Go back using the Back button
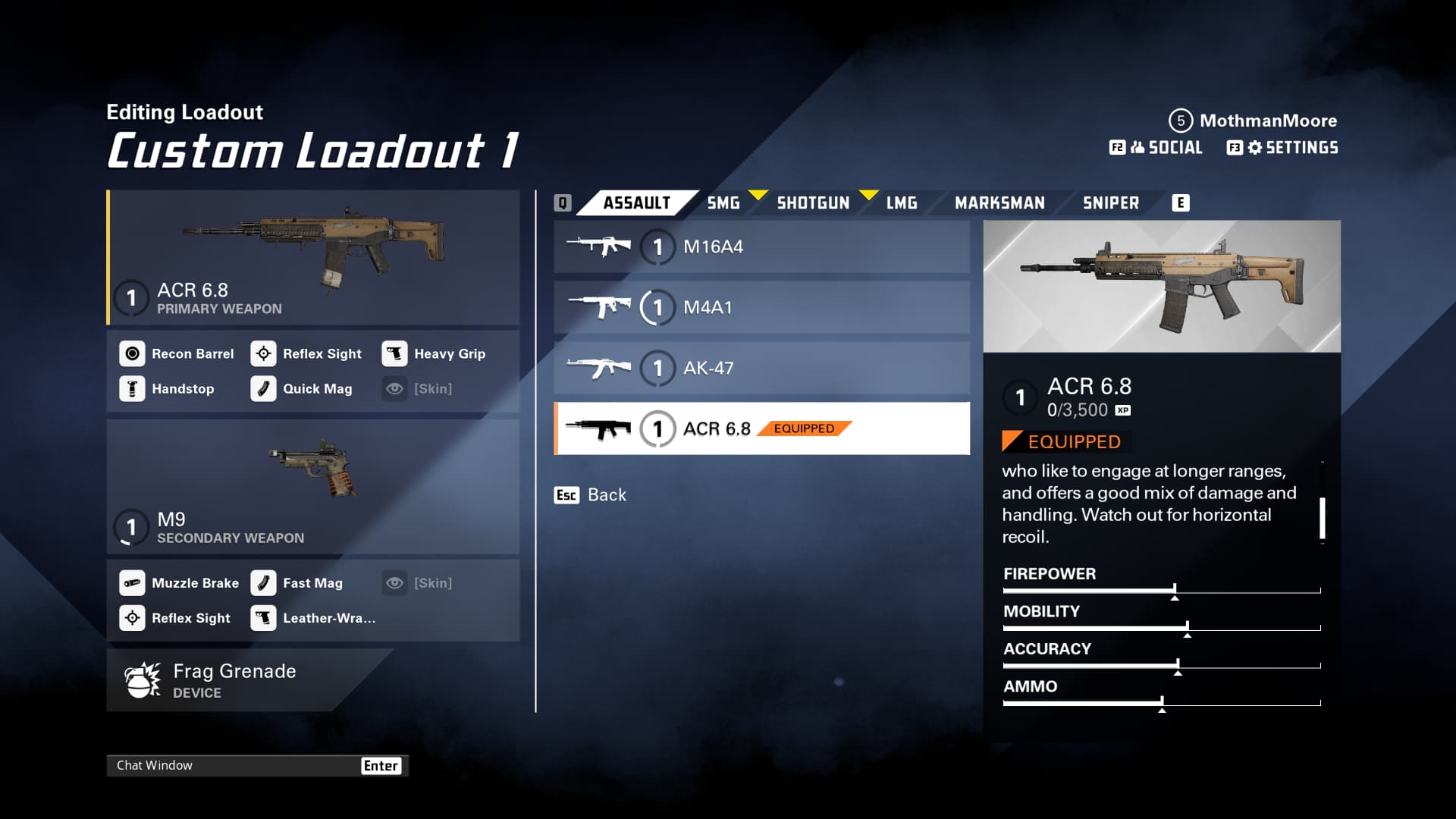The image size is (1456, 819). tap(591, 495)
